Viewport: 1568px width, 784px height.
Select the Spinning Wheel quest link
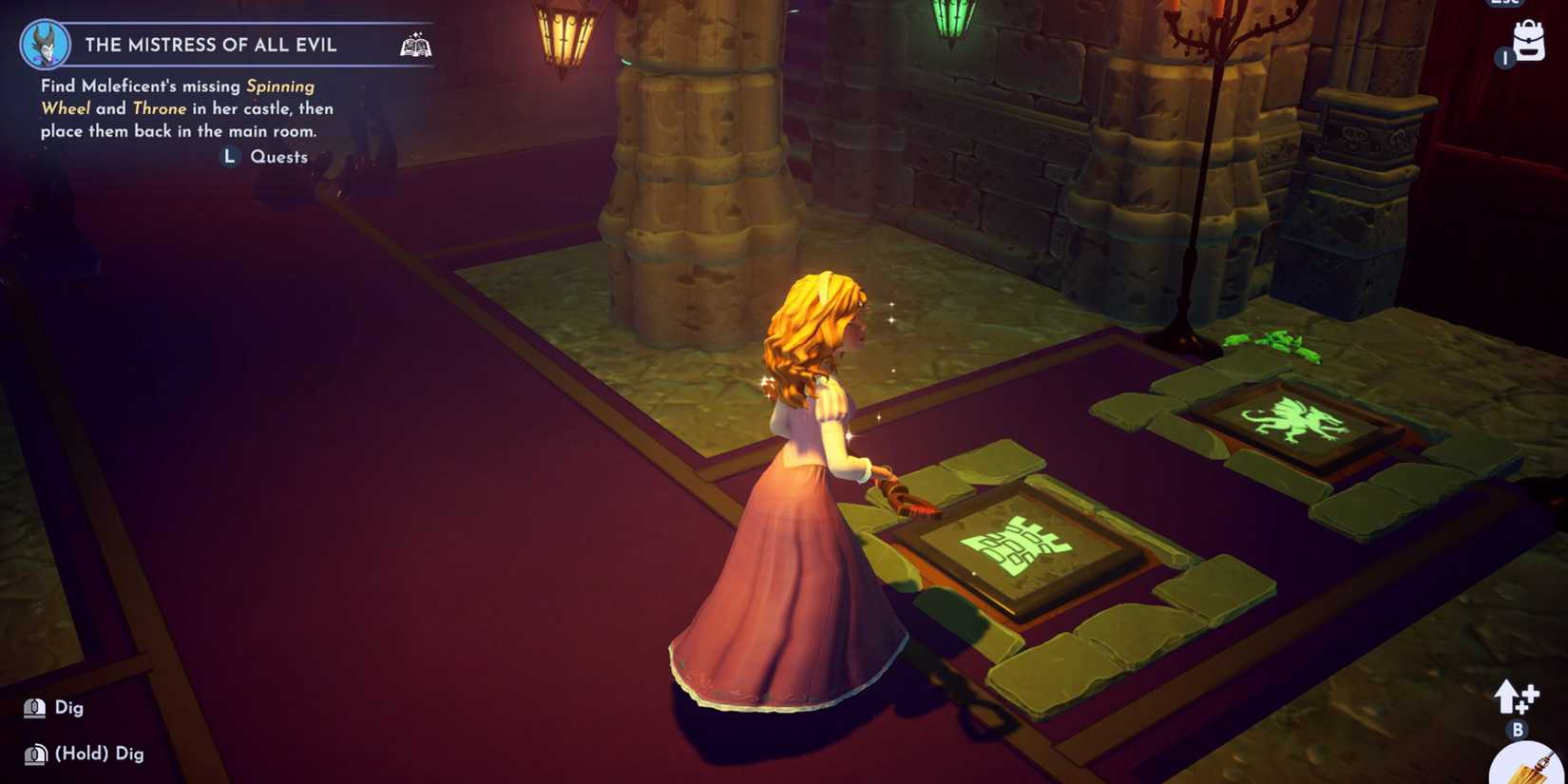[277, 86]
